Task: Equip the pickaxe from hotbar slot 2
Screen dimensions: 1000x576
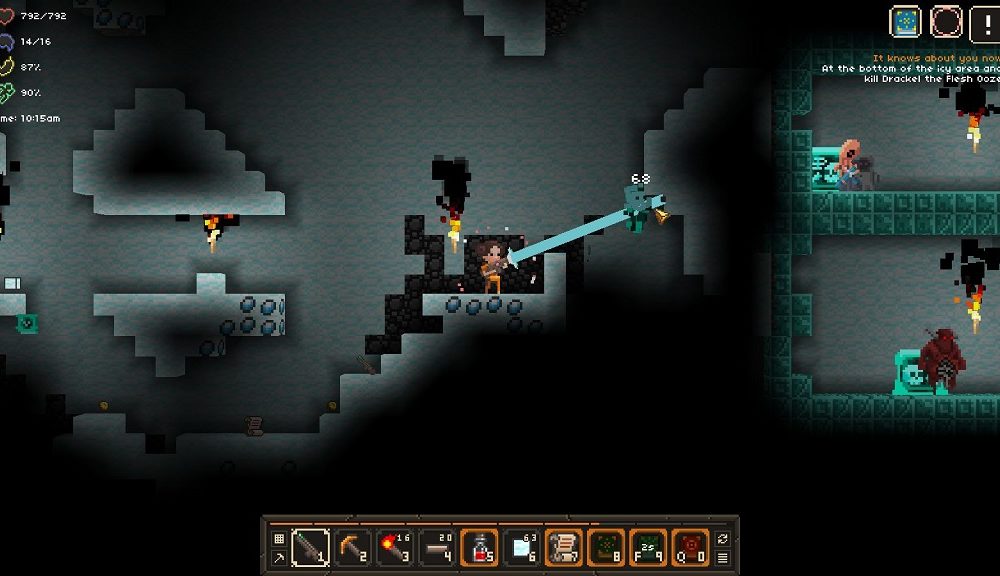Action: (353, 547)
